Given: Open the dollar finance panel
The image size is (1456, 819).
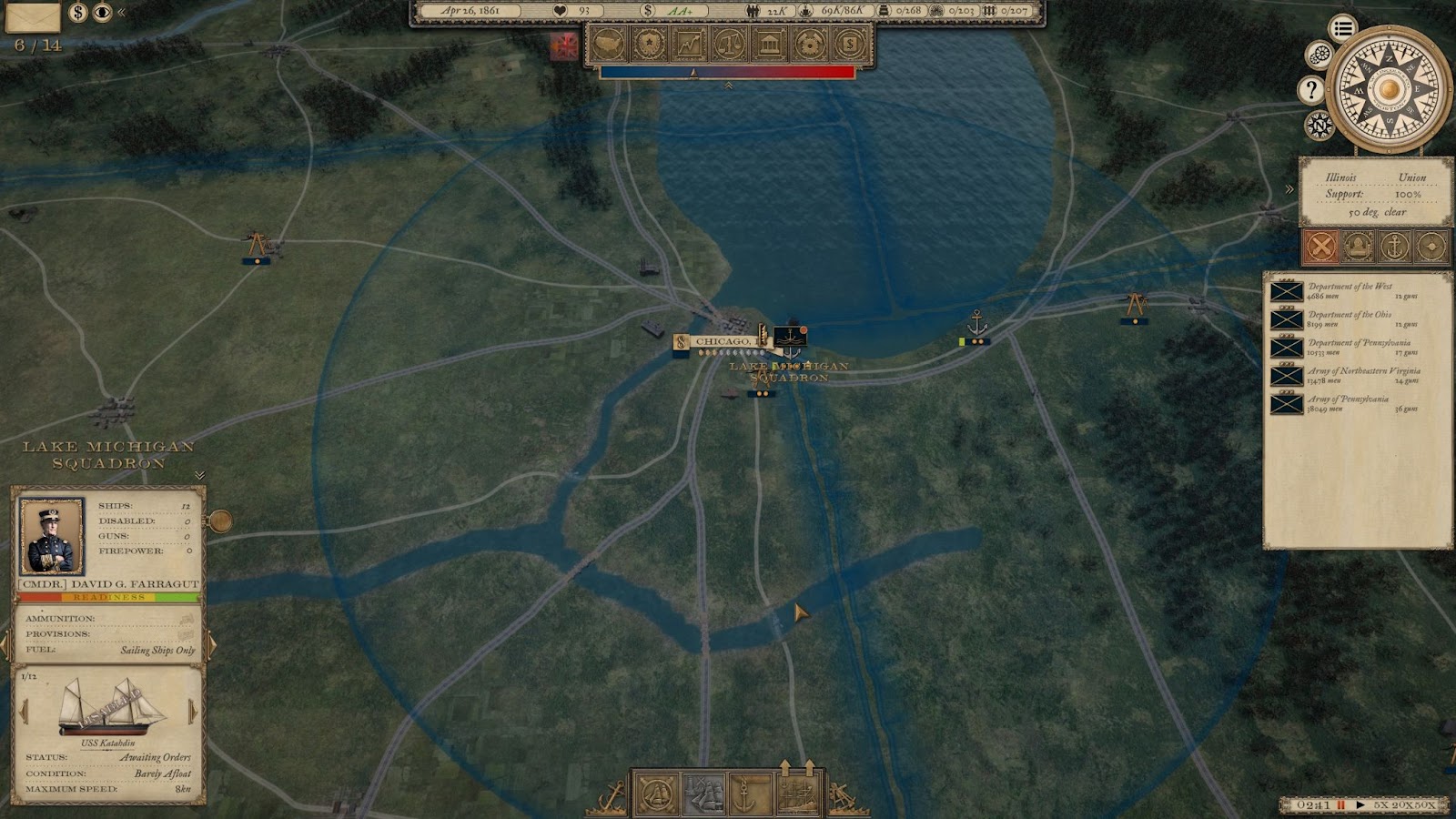Looking at the screenshot, I should (x=849, y=44).
